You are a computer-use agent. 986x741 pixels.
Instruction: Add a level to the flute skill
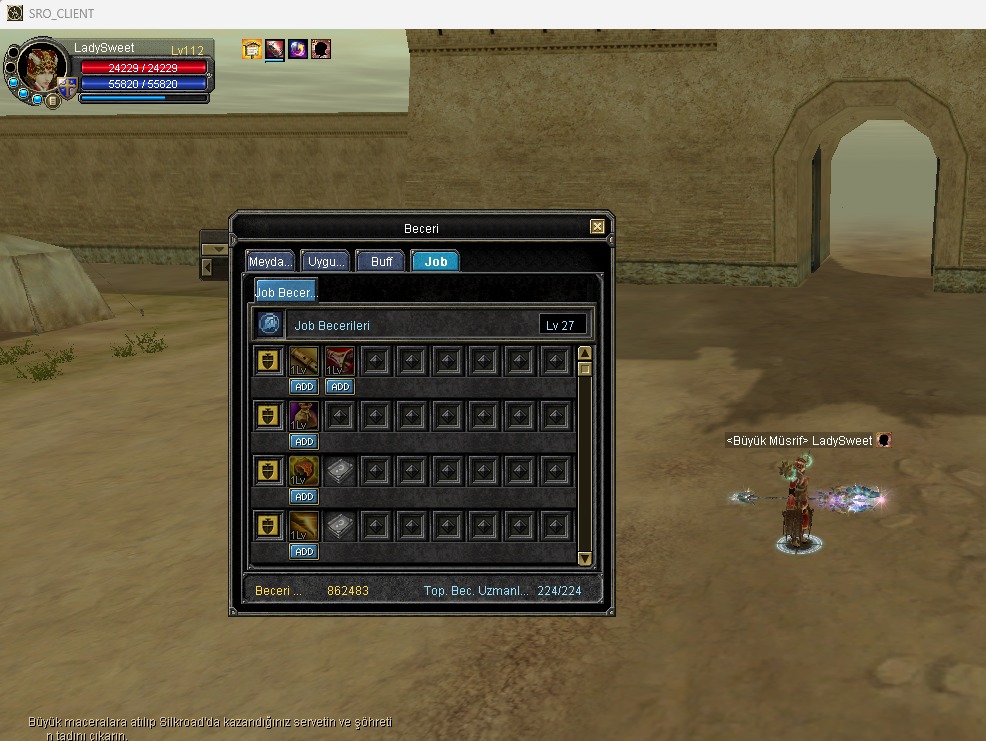pyautogui.click(x=304, y=386)
